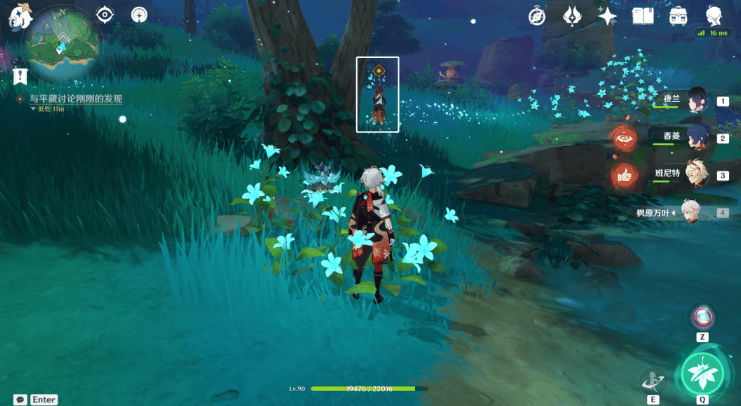
Task: Open the compass events icon
Action: click(537, 15)
